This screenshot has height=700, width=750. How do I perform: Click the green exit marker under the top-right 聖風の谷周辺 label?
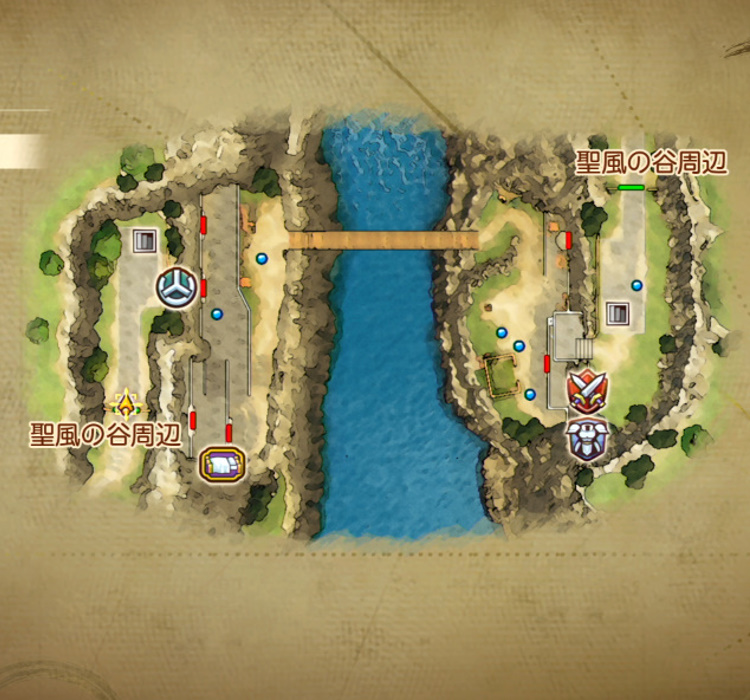pos(631,187)
